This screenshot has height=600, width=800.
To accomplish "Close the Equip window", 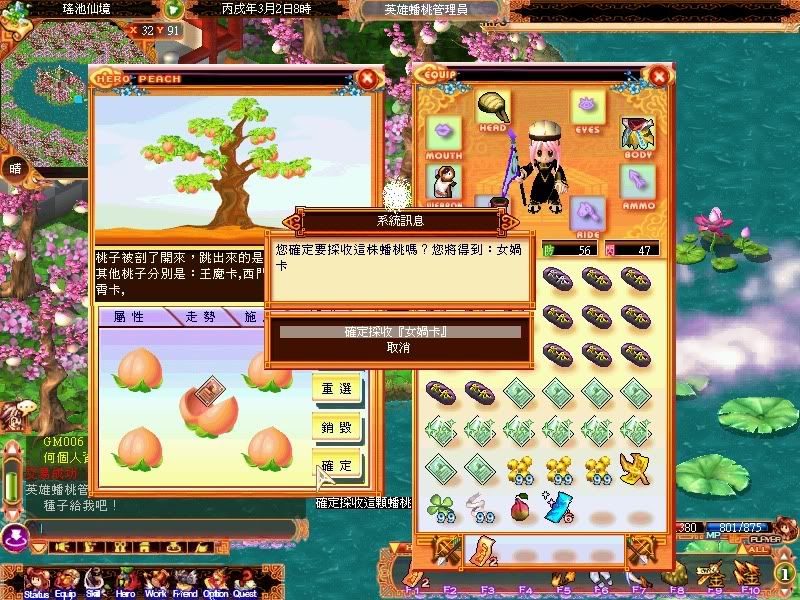I will tap(658, 76).
